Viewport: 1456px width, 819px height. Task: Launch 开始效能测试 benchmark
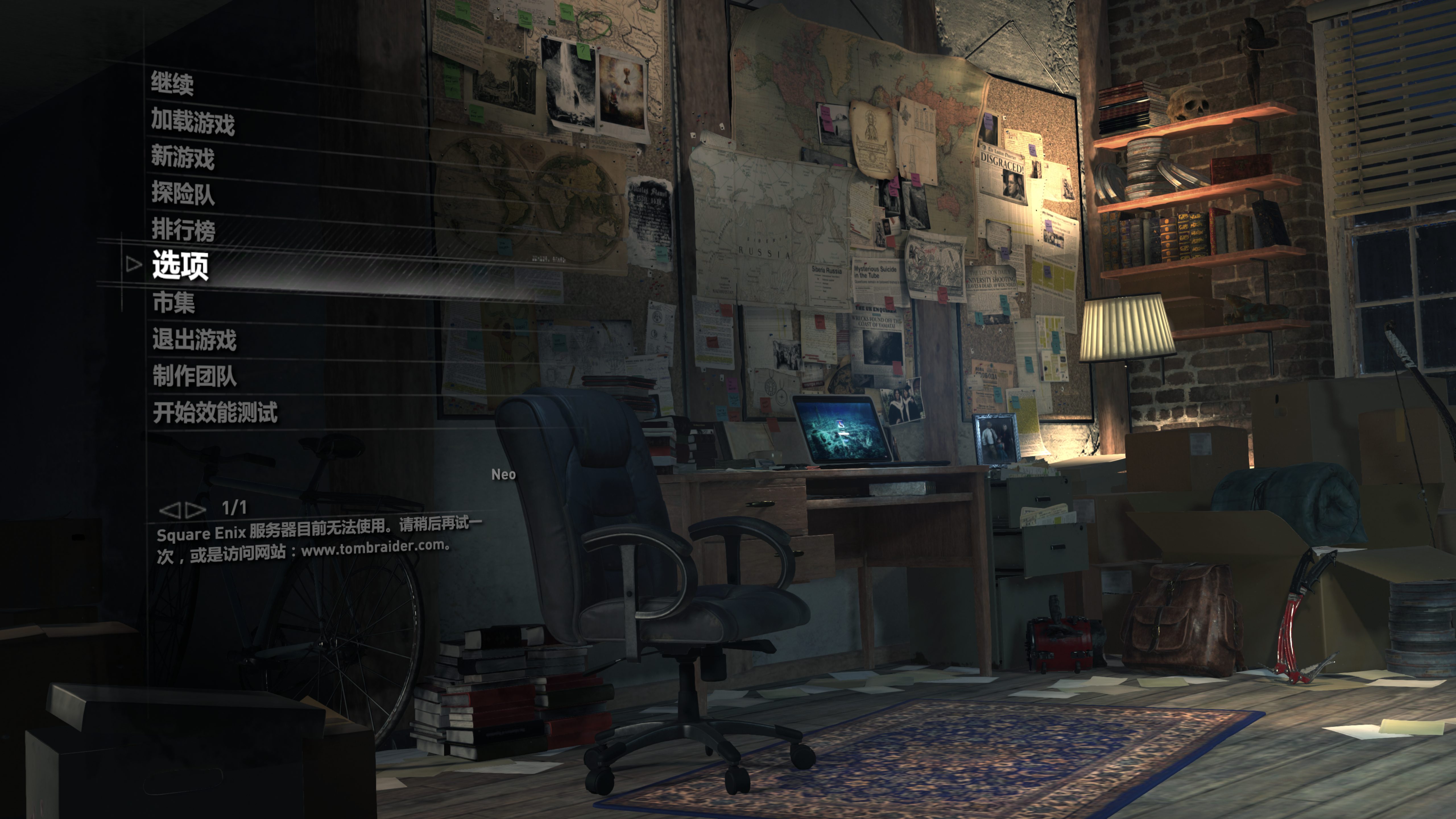(x=215, y=413)
